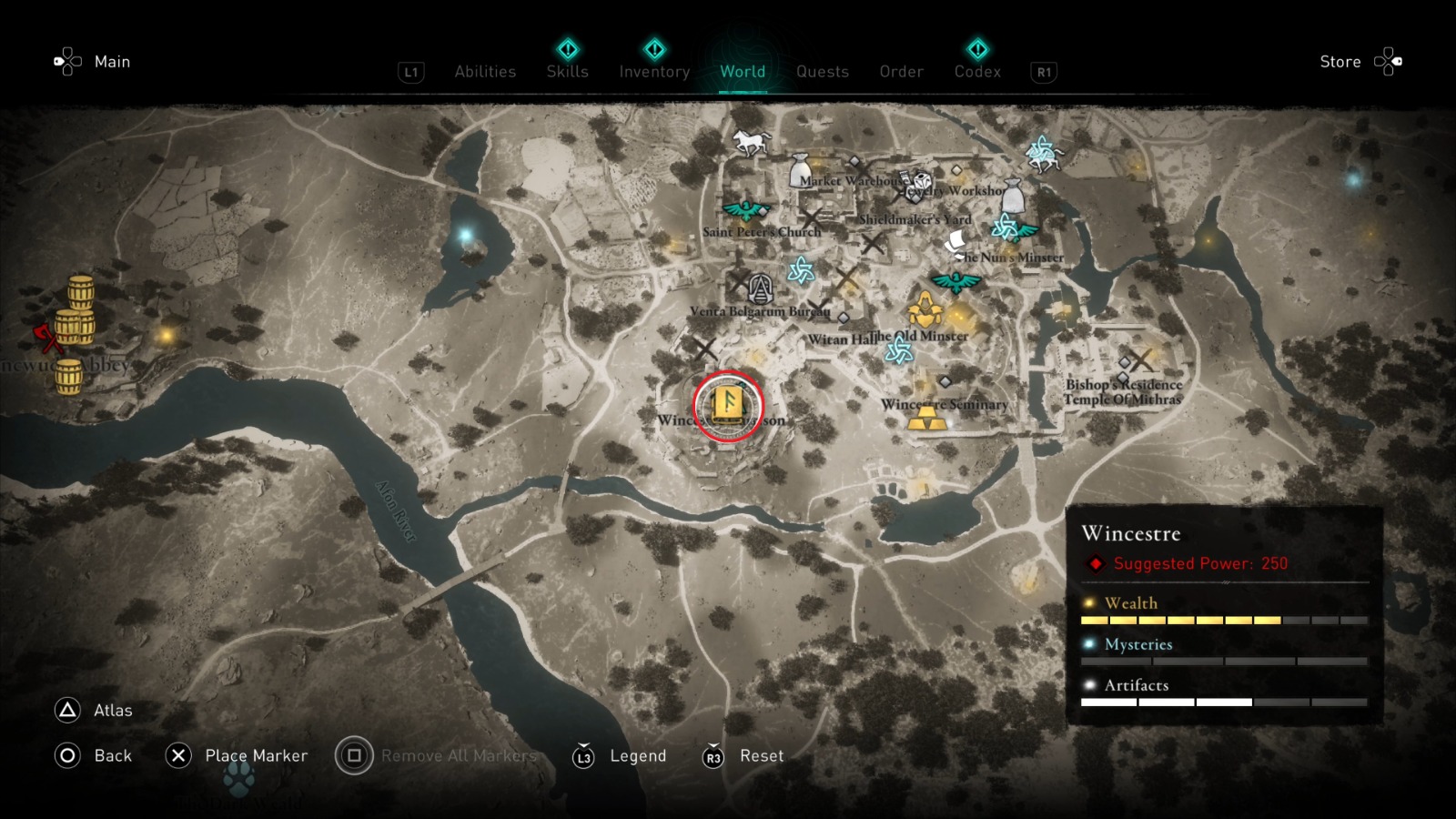Select the red axe icon on the far left
This screenshot has width=1456, height=819.
(x=50, y=337)
